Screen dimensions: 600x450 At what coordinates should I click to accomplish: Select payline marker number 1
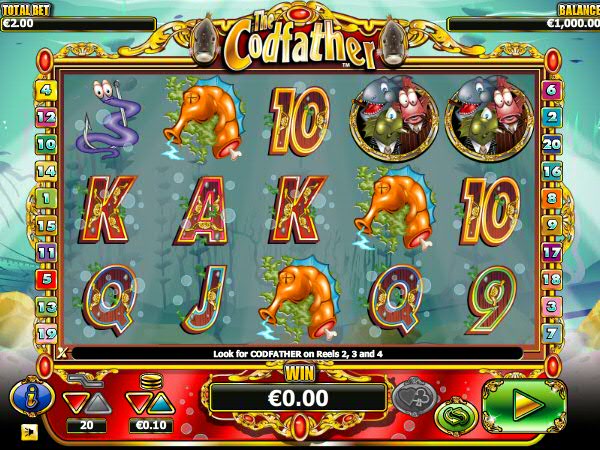tap(45, 198)
